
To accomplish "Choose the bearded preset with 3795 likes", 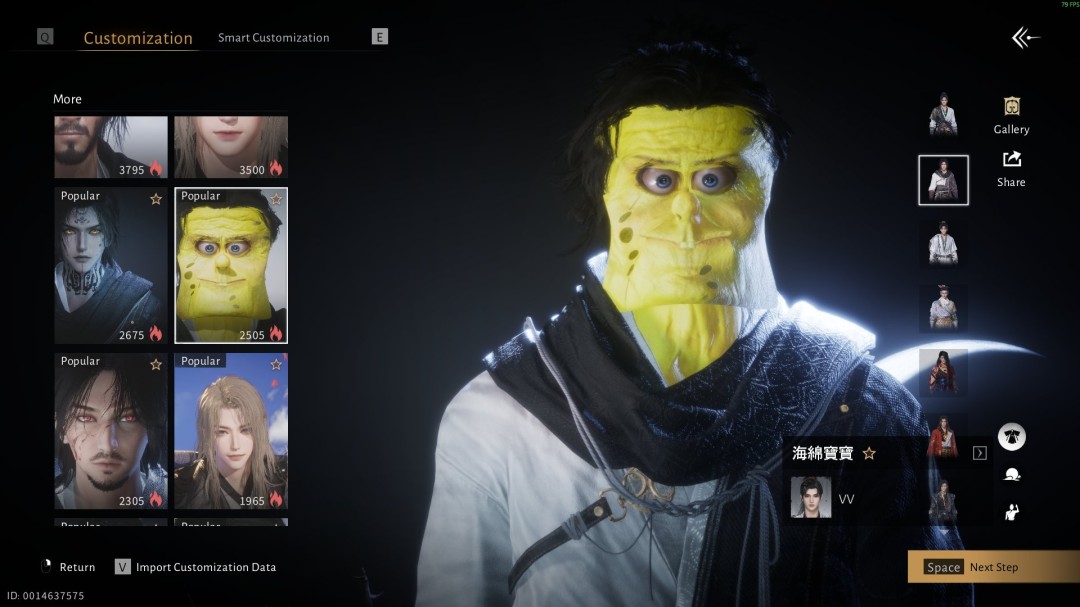I will click(x=110, y=147).
